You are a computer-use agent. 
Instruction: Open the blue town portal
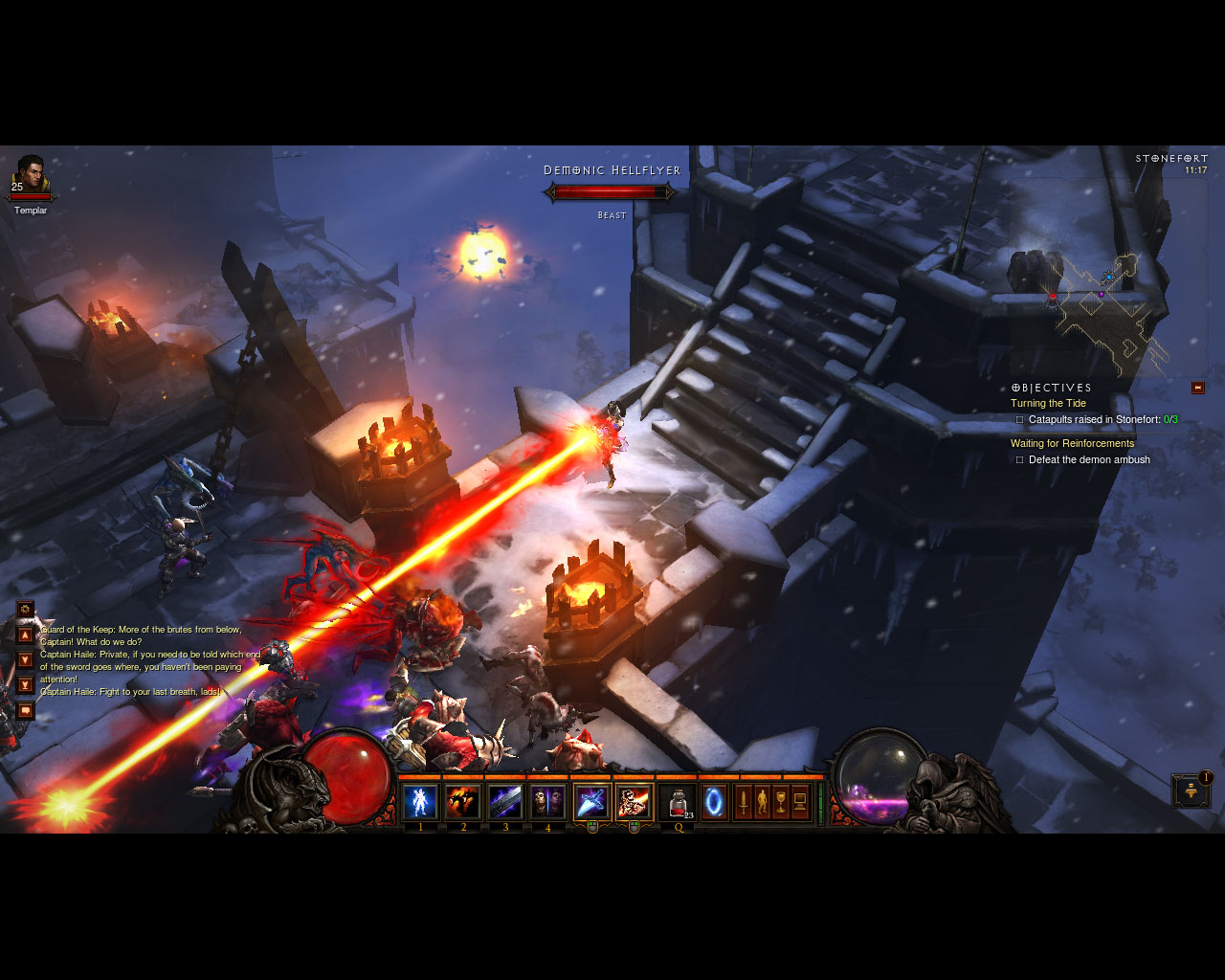tap(714, 802)
